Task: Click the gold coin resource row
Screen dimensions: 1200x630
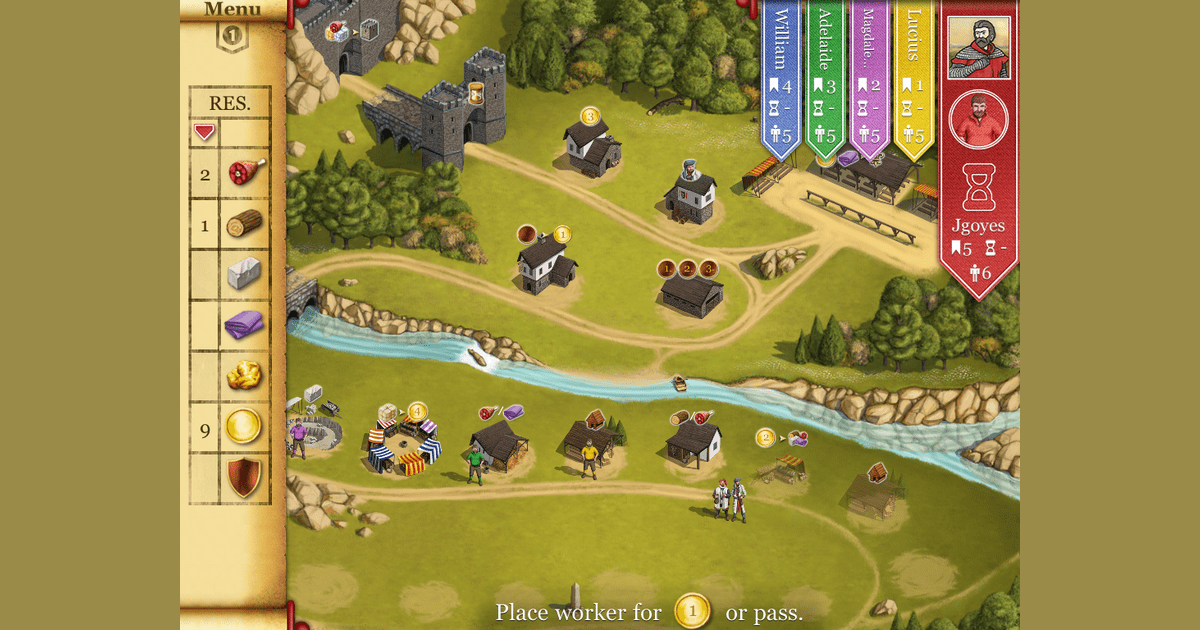Action: 230,428
